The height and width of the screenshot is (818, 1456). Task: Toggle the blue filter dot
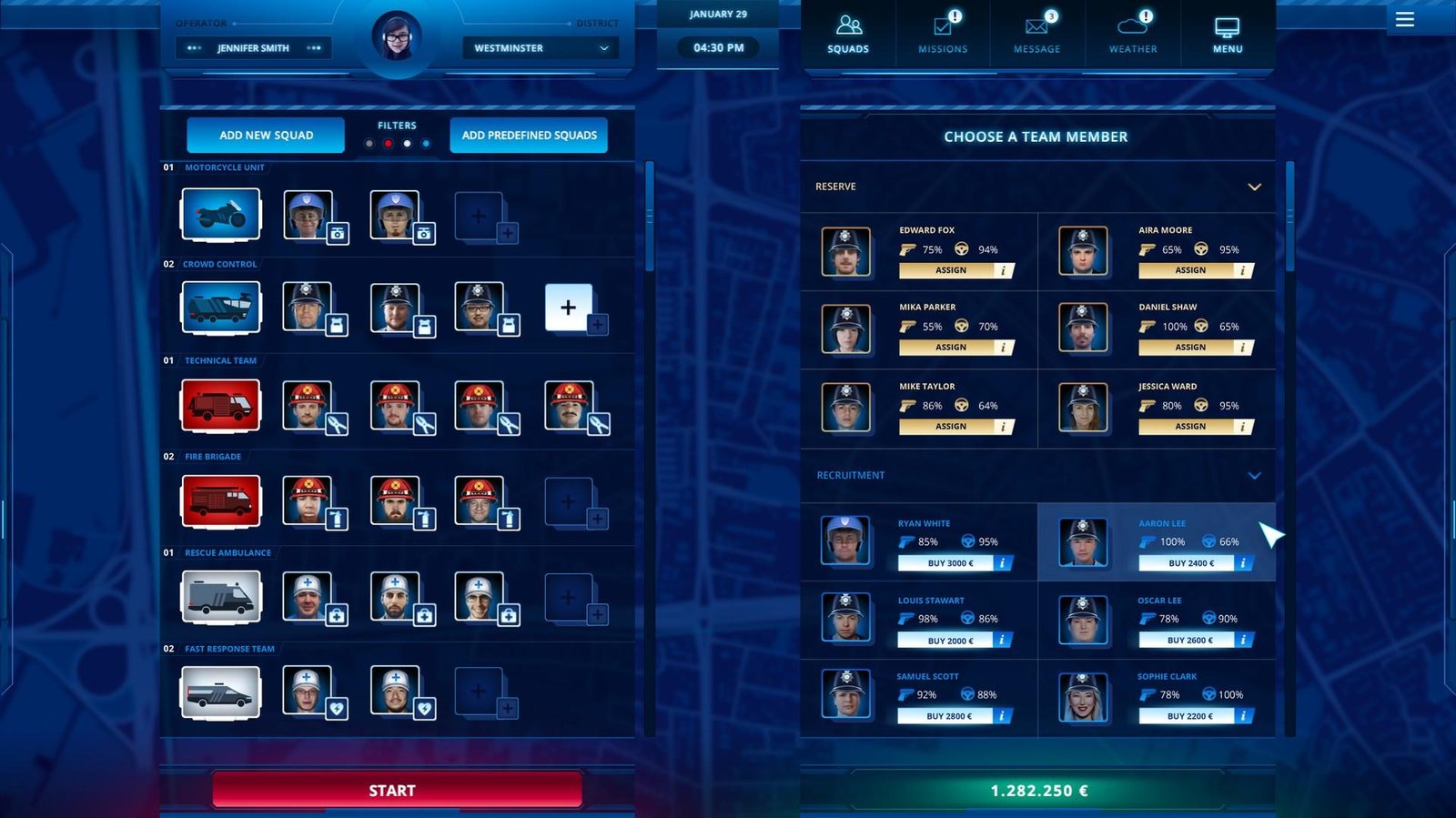click(x=425, y=143)
